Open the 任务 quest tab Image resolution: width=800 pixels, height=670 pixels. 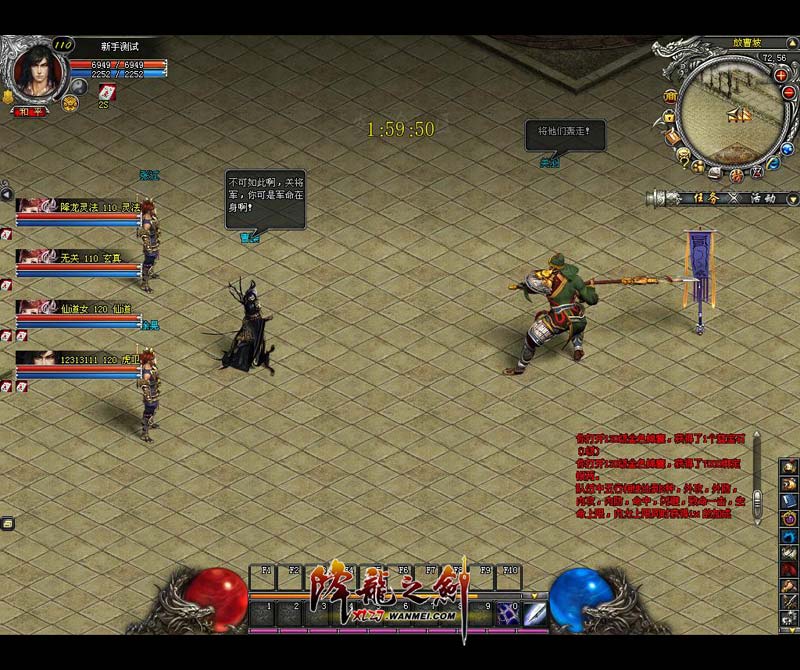[x=706, y=198]
